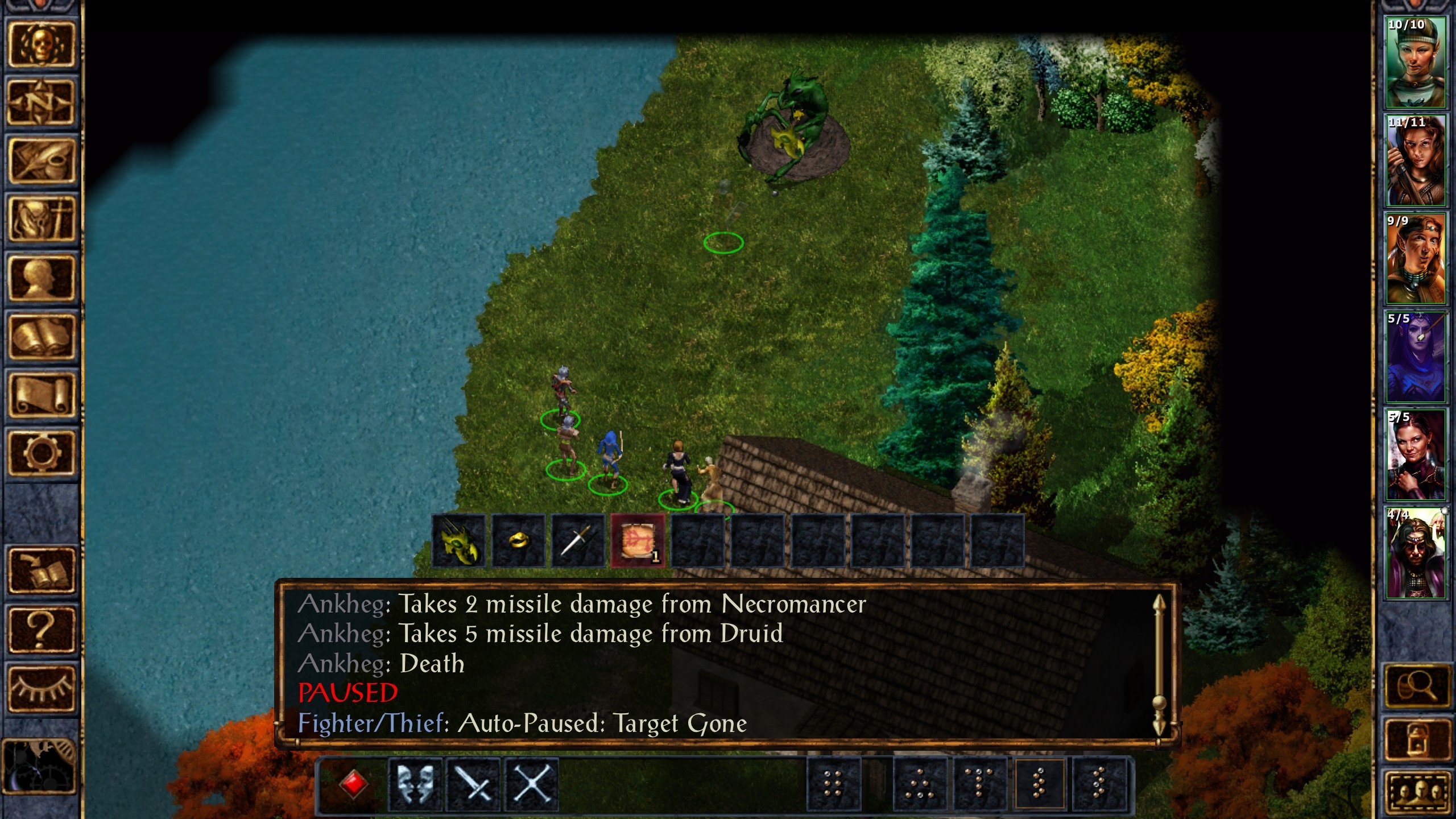Take the gold ring from the loot bar

coord(518,540)
